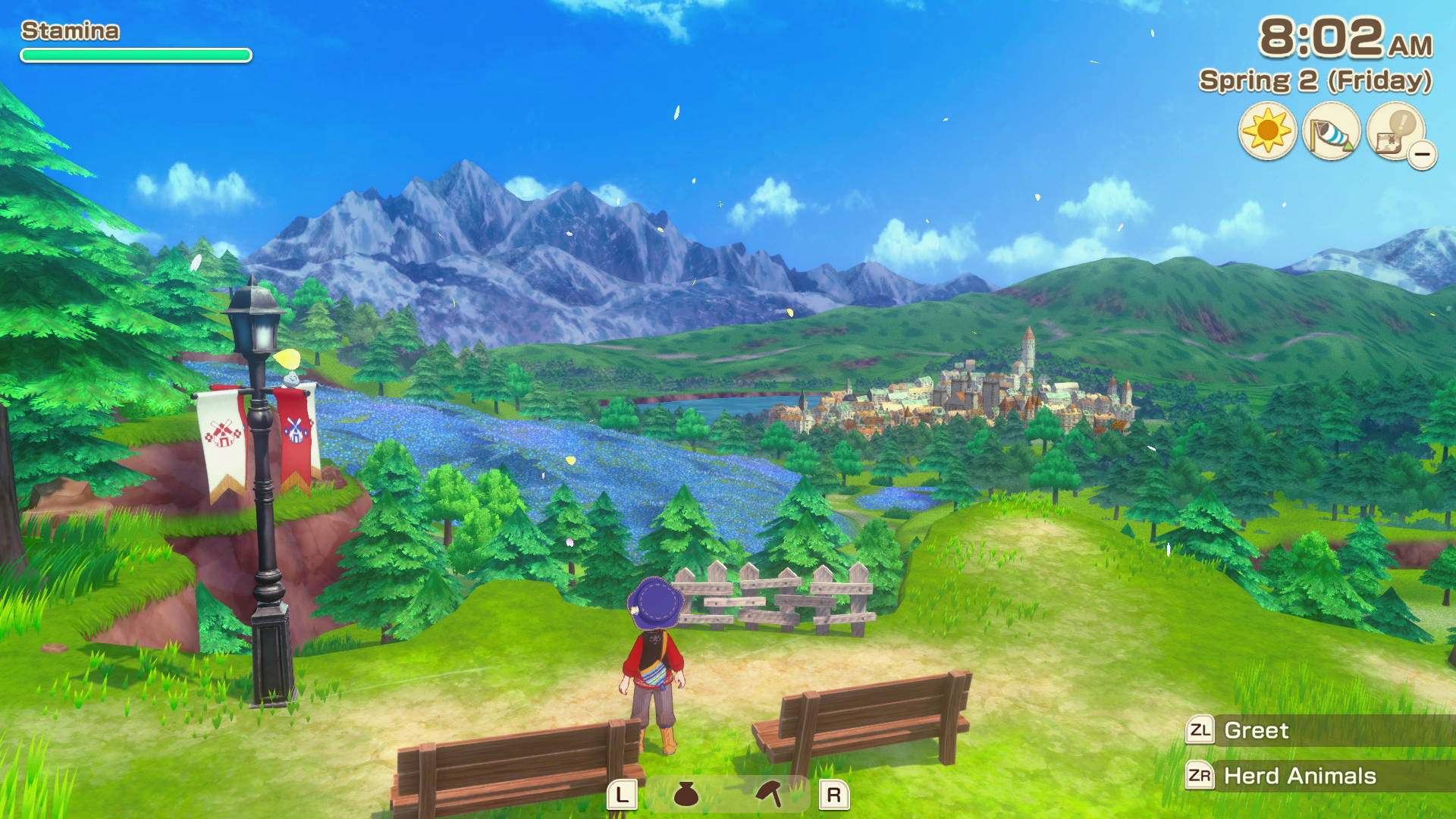Open the map notification icon

coord(1395,130)
